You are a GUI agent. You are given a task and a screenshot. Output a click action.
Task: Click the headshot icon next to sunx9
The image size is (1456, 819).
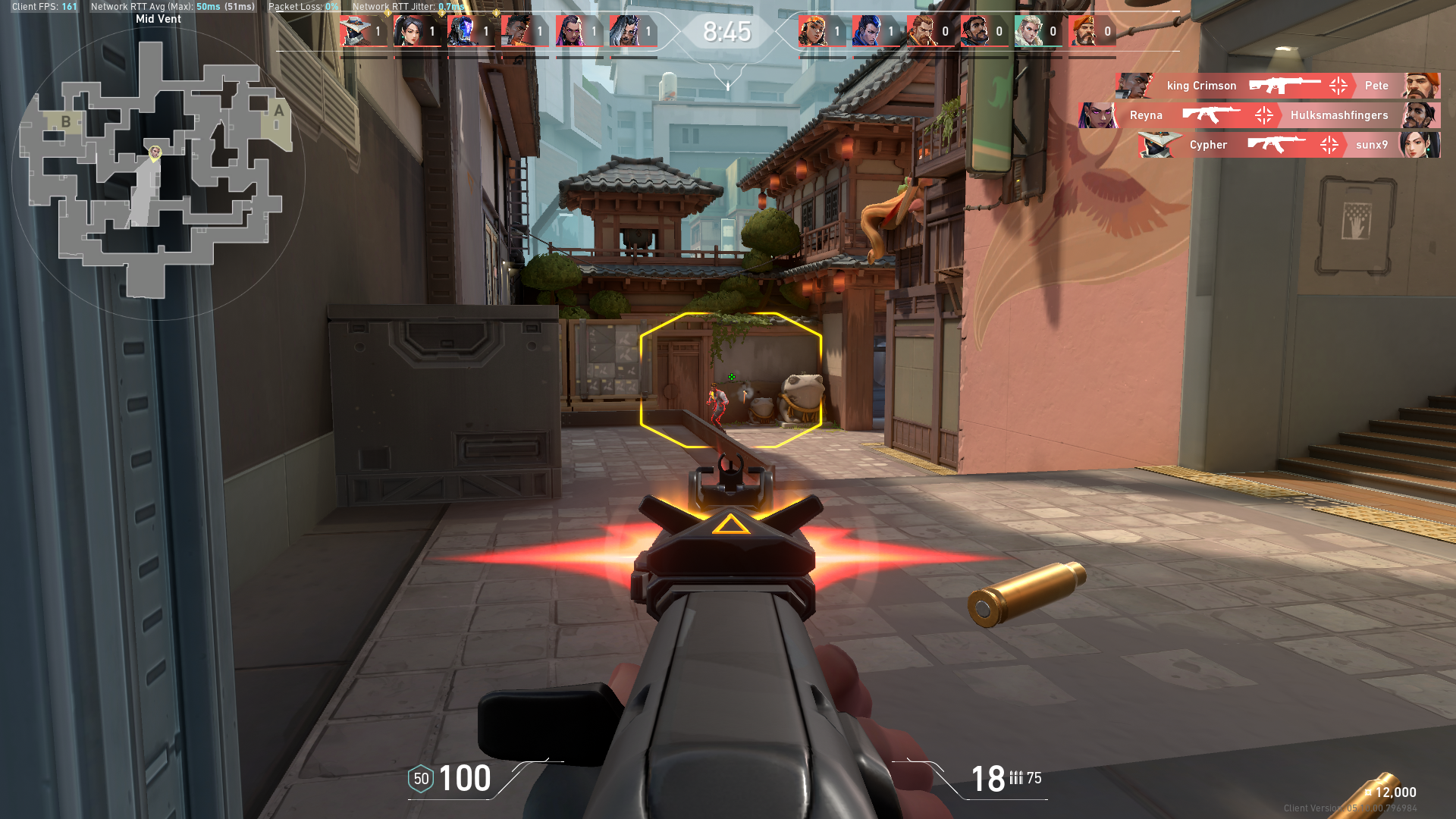(x=1329, y=145)
